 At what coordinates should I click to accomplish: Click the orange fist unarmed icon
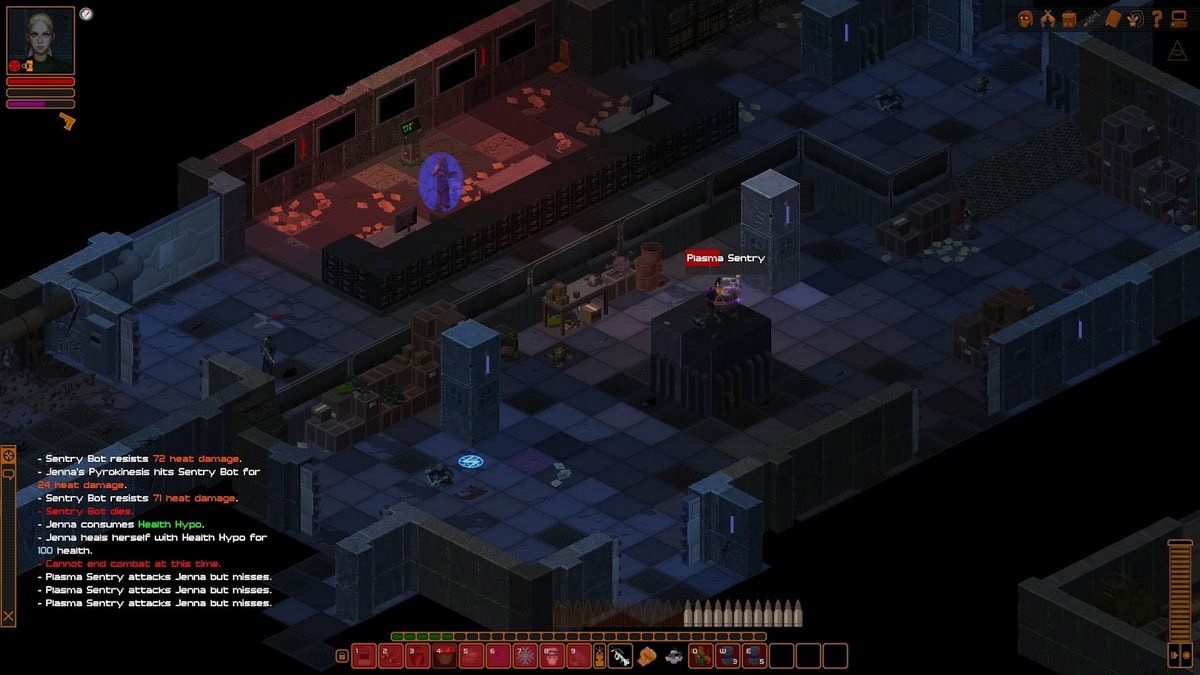pos(646,657)
